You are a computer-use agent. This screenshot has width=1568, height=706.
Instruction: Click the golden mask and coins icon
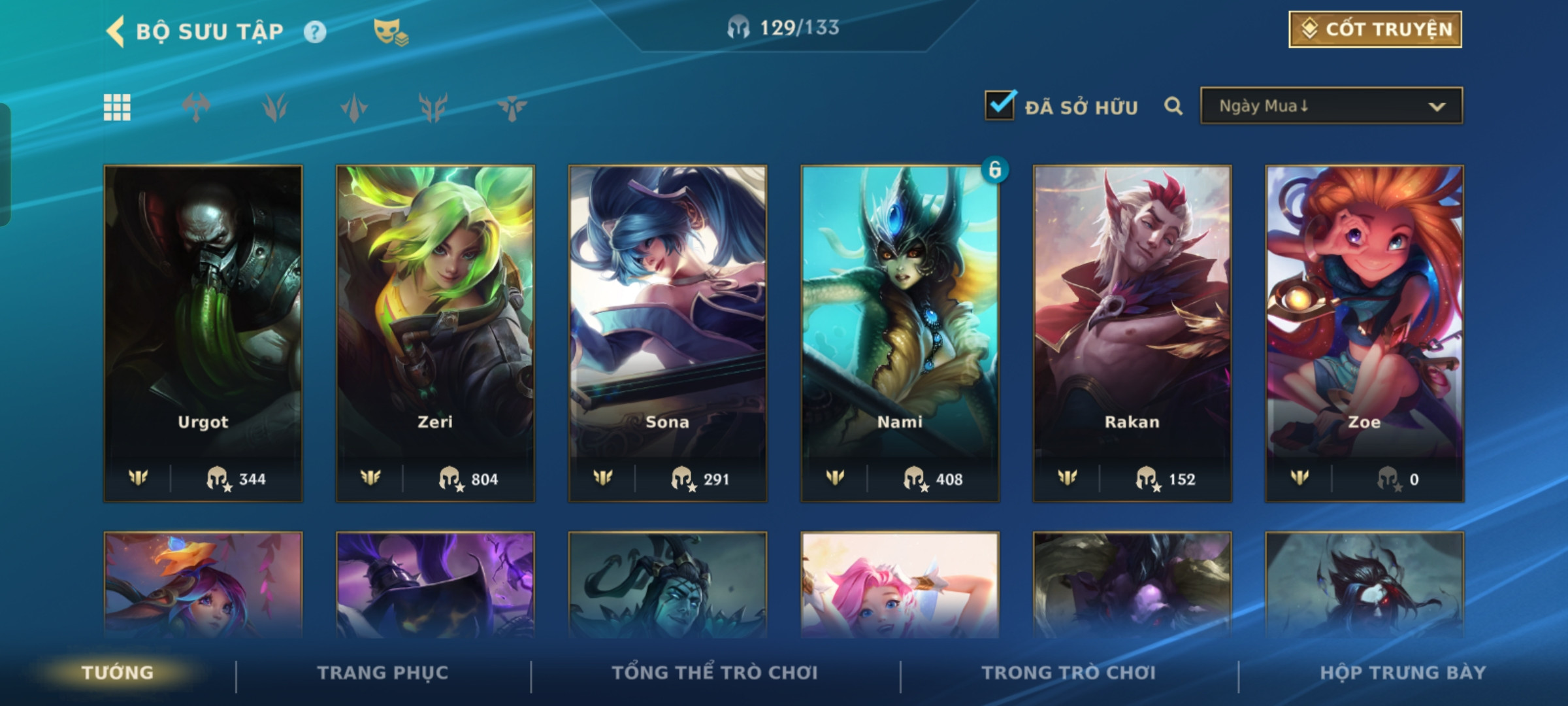tap(391, 32)
